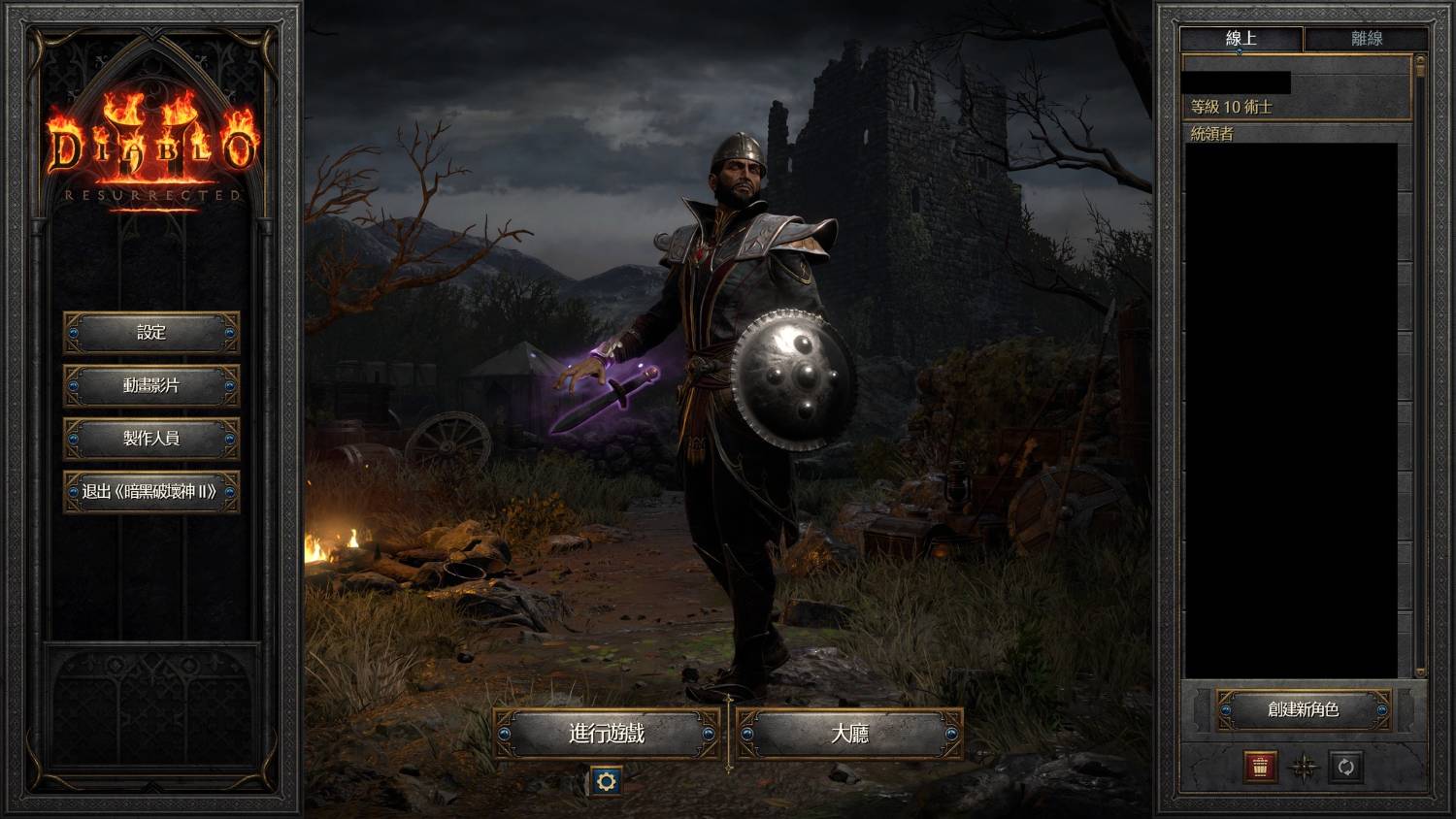The image size is (1456, 819).
Task: Create a new character with 創建新角色
Action: 1303,710
